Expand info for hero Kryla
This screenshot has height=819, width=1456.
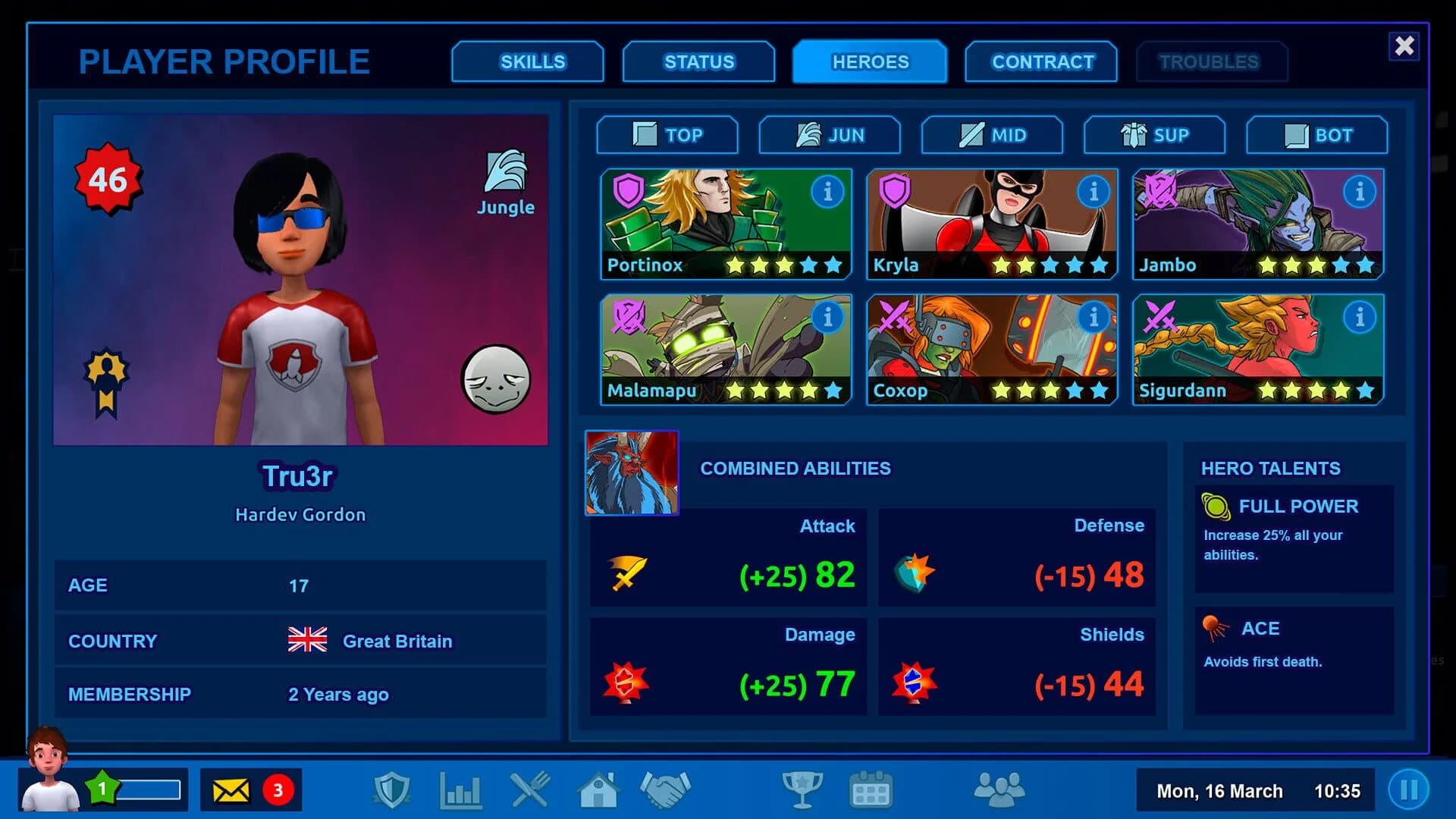(x=1094, y=192)
